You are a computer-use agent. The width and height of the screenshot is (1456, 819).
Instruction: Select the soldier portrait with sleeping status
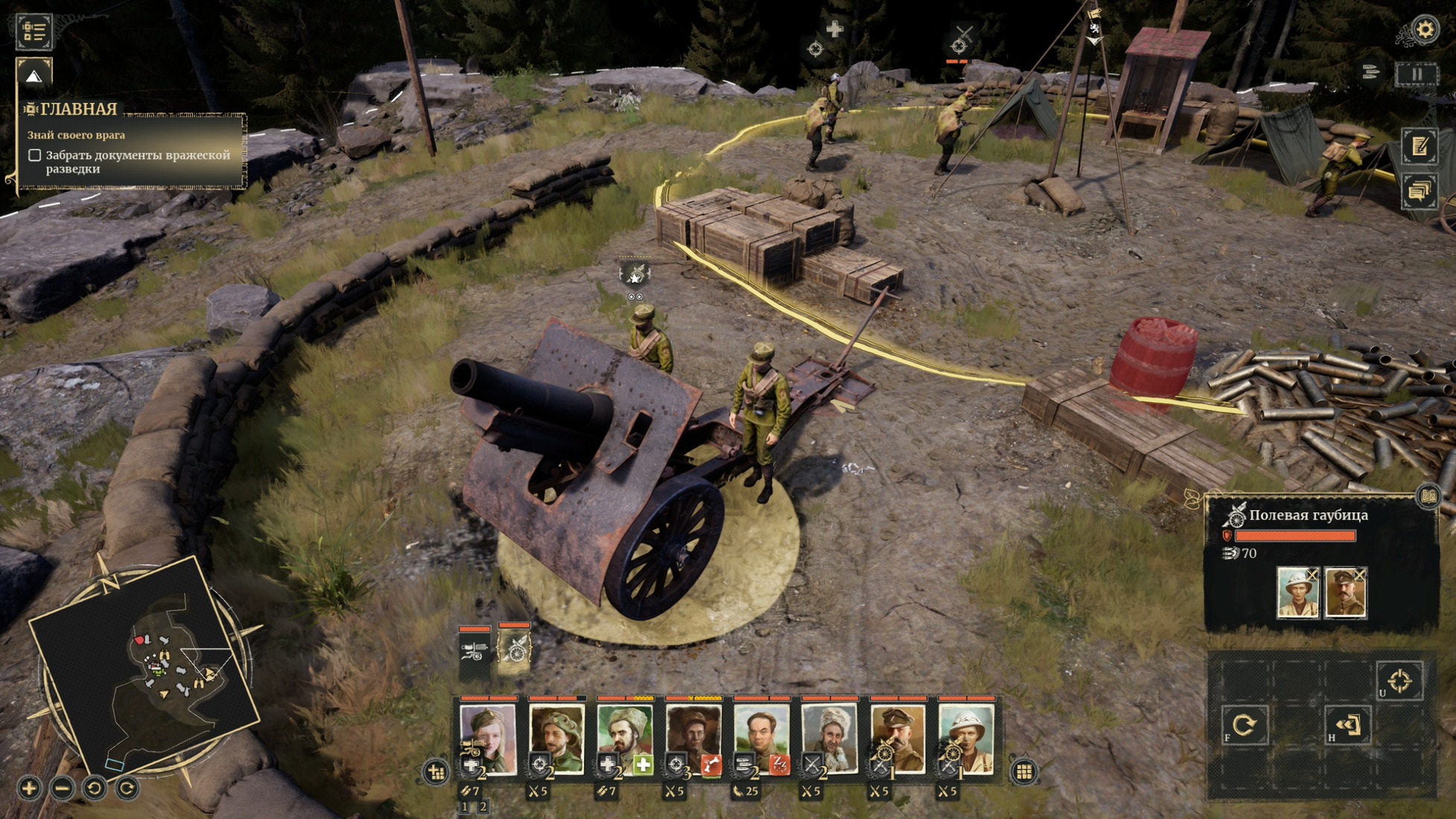pyautogui.click(x=761, y=737)
